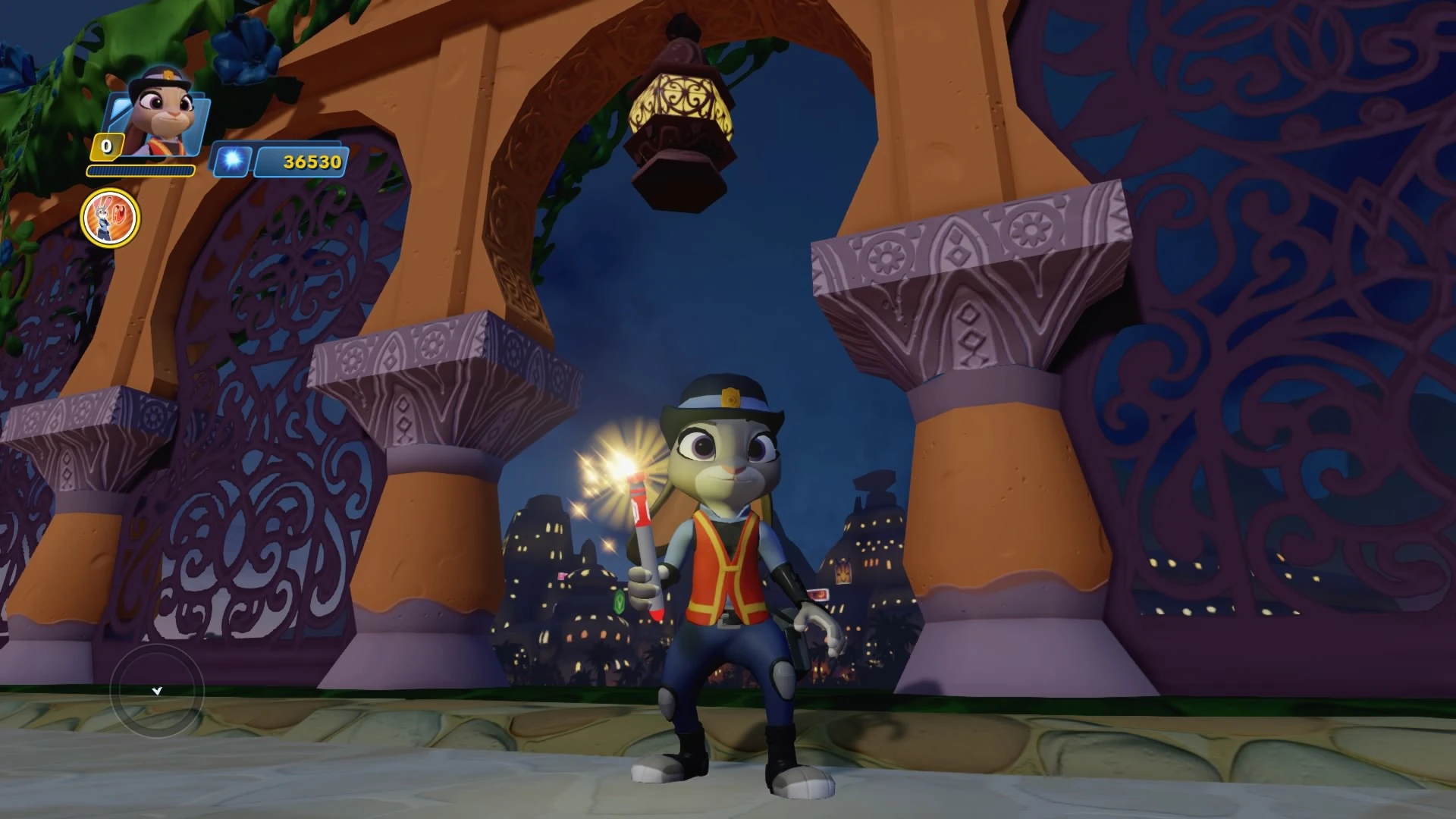Click the blue spark currency icon

pos(234,162)
